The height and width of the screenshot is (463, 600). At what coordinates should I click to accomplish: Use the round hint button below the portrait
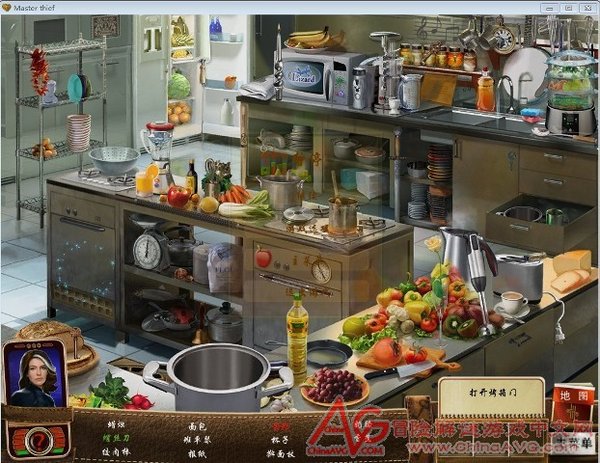[x=35, y=436]
